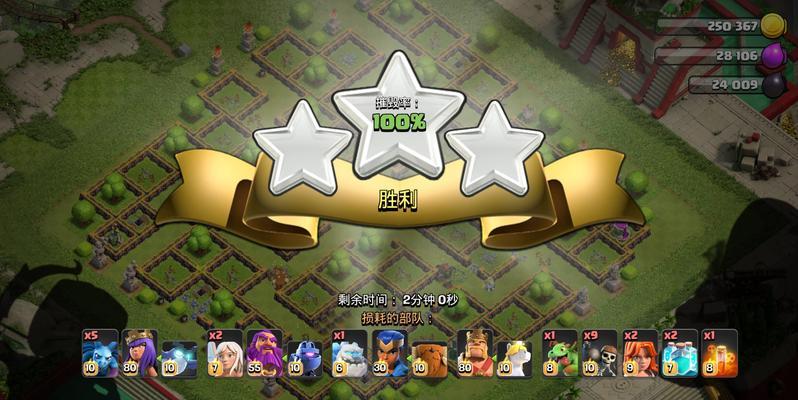Choose the blue minion troop icon

pyautogui.click(x=99, y=353)
